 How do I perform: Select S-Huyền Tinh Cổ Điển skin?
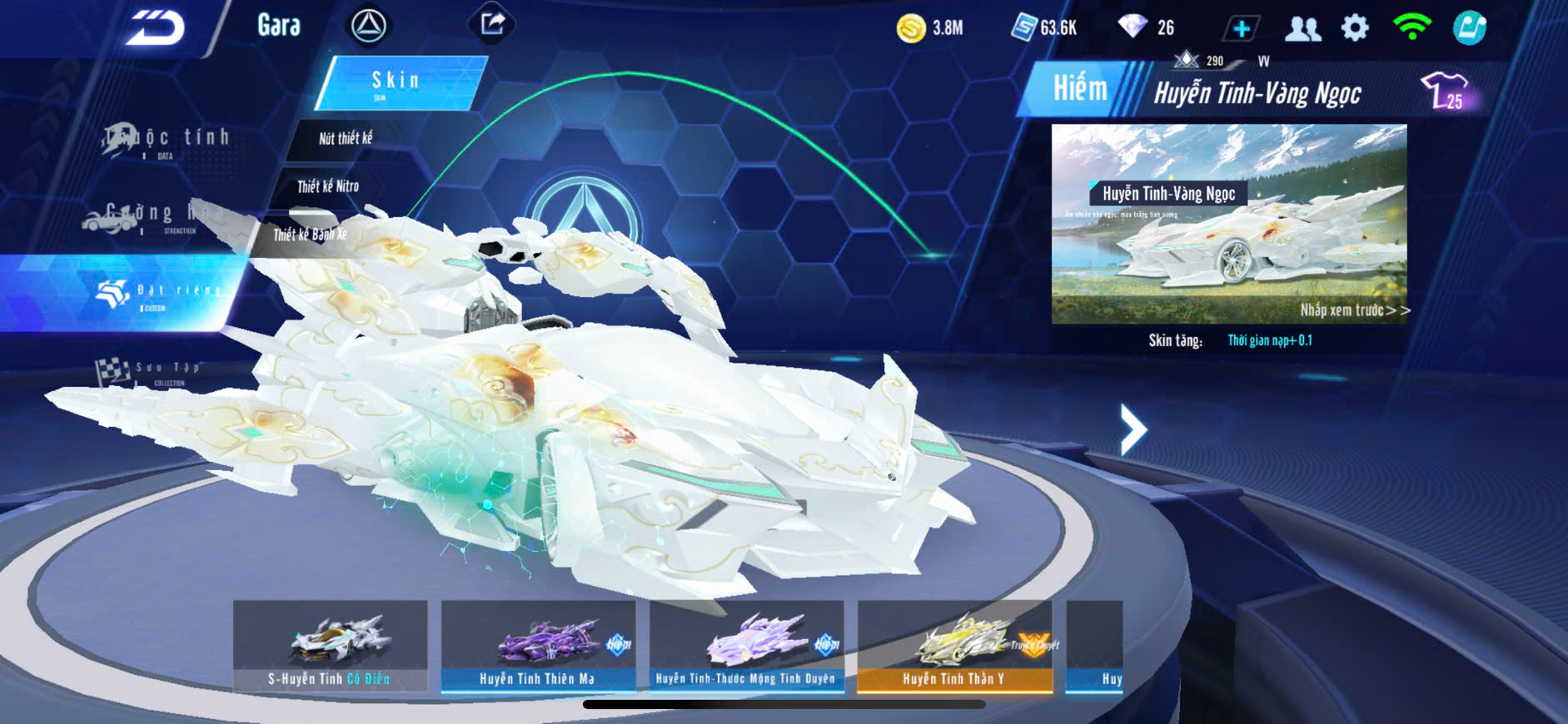[x=330, y=646]
